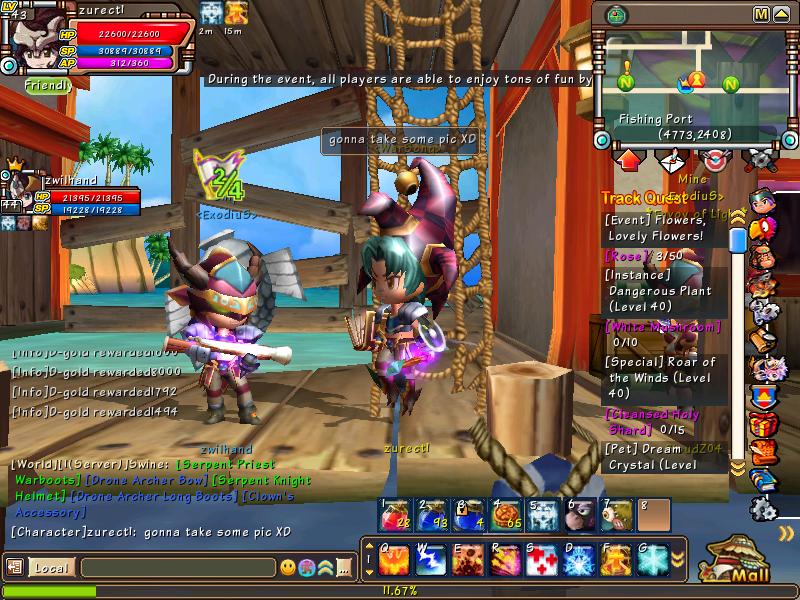
Task: Select zwilhand's party member portrait
Action: pos(17,184)
